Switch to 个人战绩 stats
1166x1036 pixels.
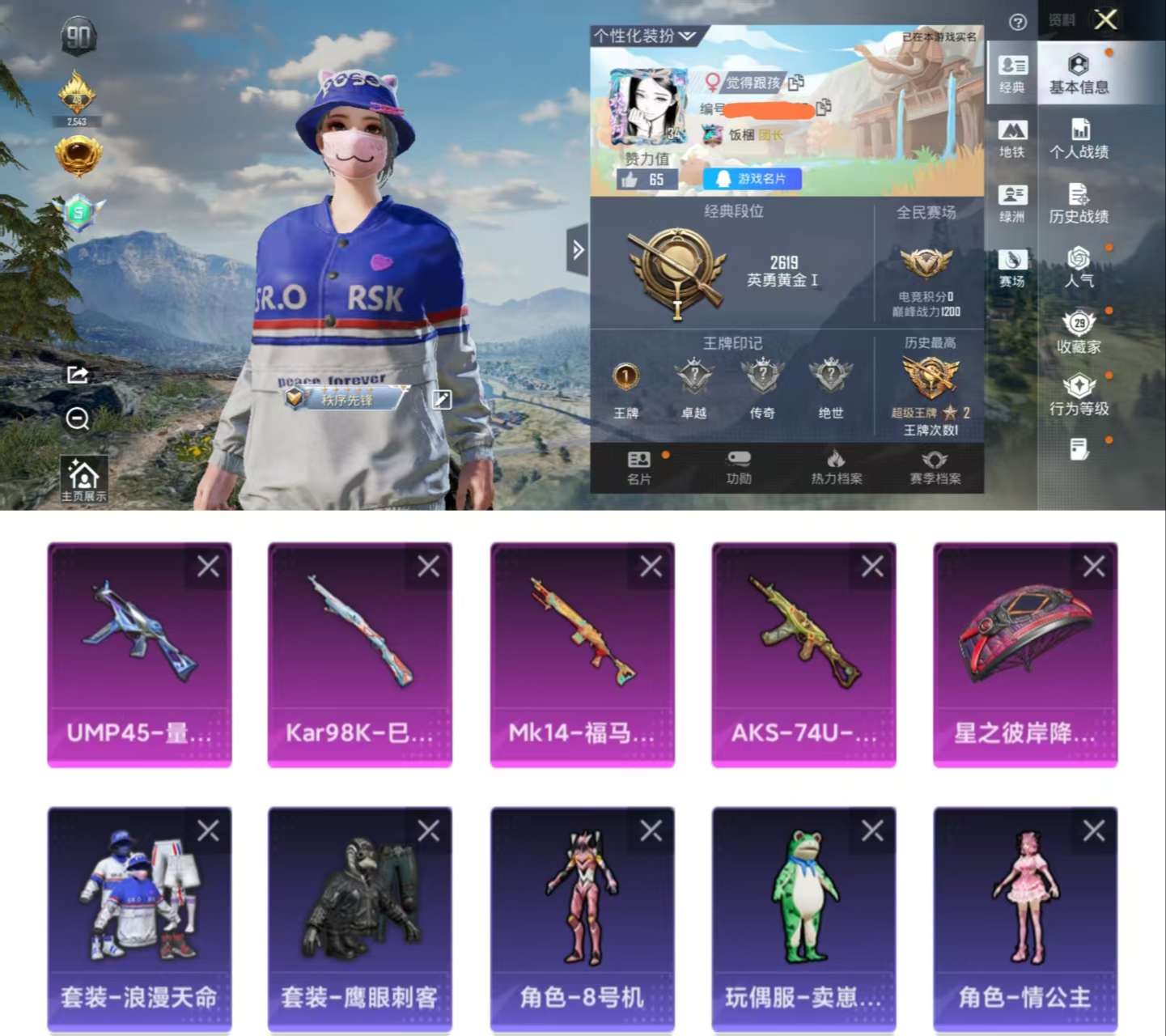[x=1079, y=138]
